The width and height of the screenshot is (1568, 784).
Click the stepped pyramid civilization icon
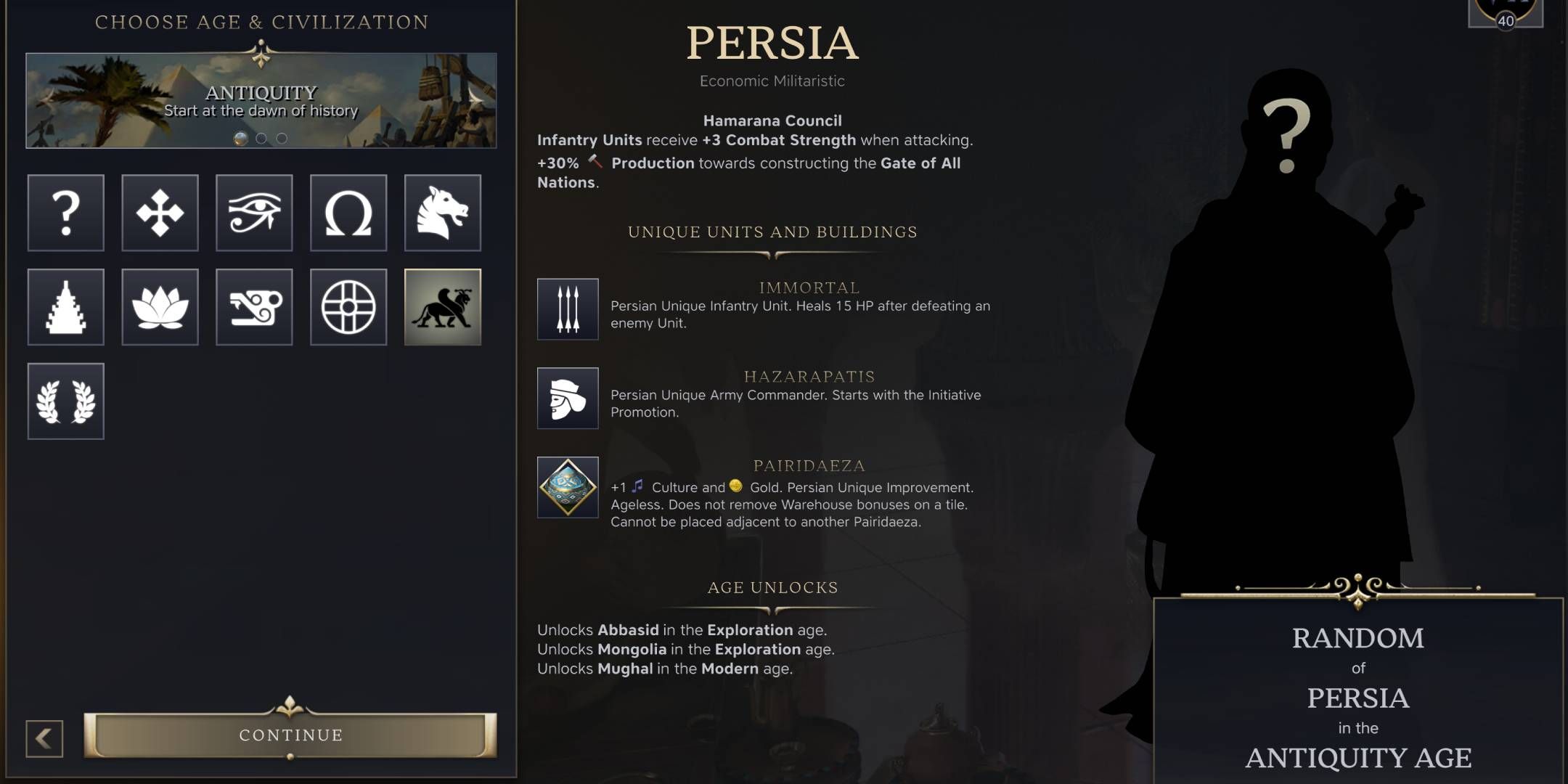(x=65, y=306)
